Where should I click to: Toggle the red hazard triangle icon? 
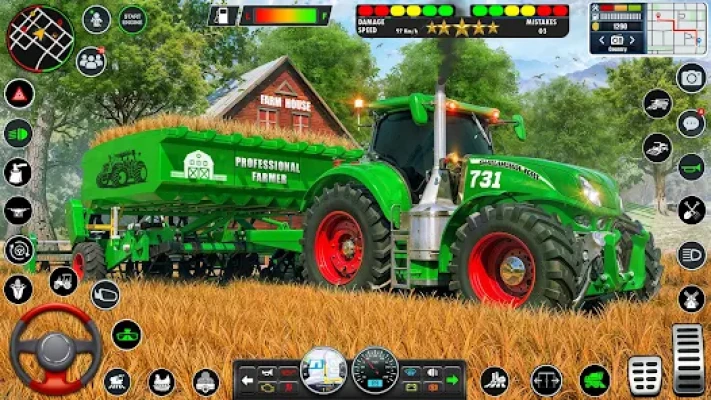coord(18,94)
